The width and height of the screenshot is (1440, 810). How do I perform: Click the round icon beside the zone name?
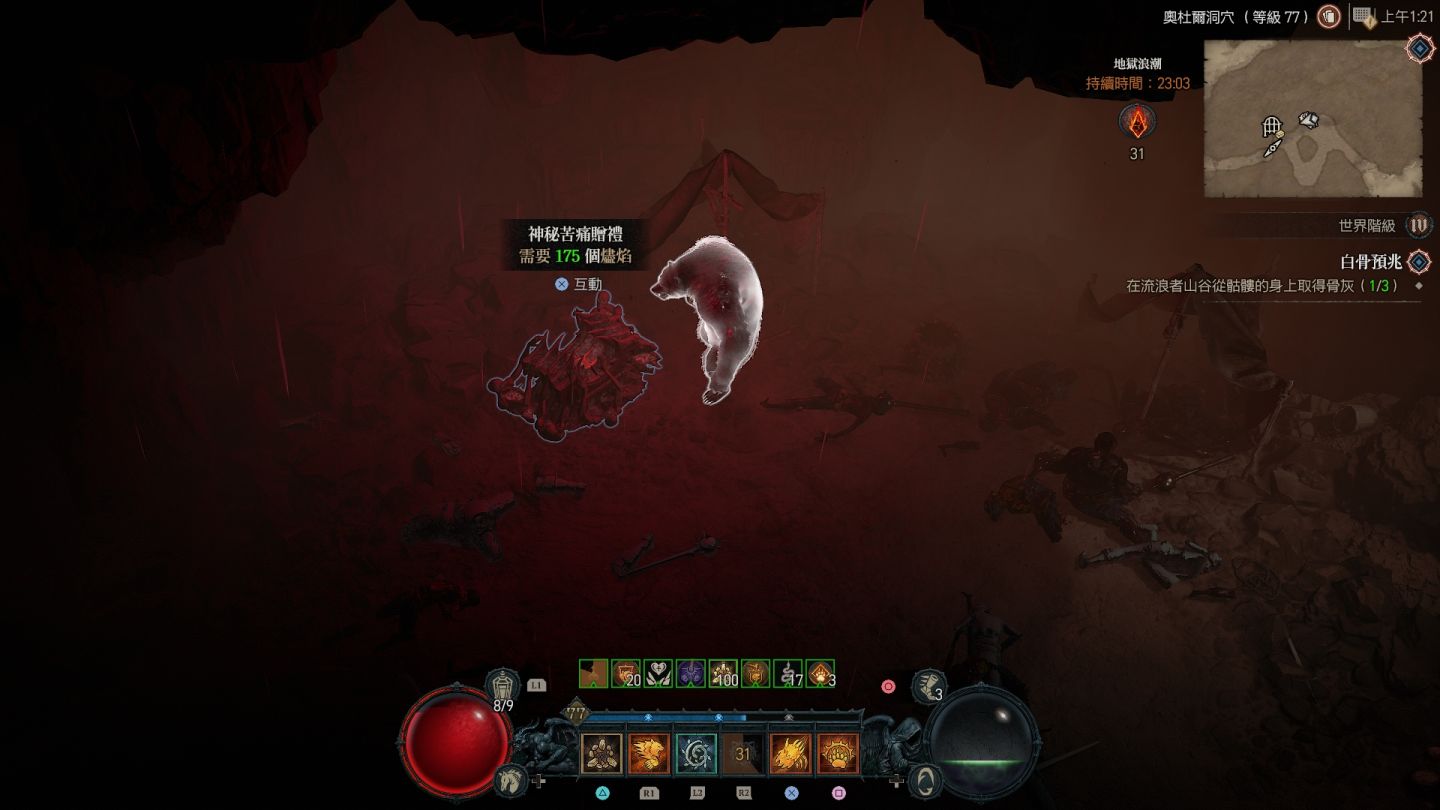point(1329,16)
